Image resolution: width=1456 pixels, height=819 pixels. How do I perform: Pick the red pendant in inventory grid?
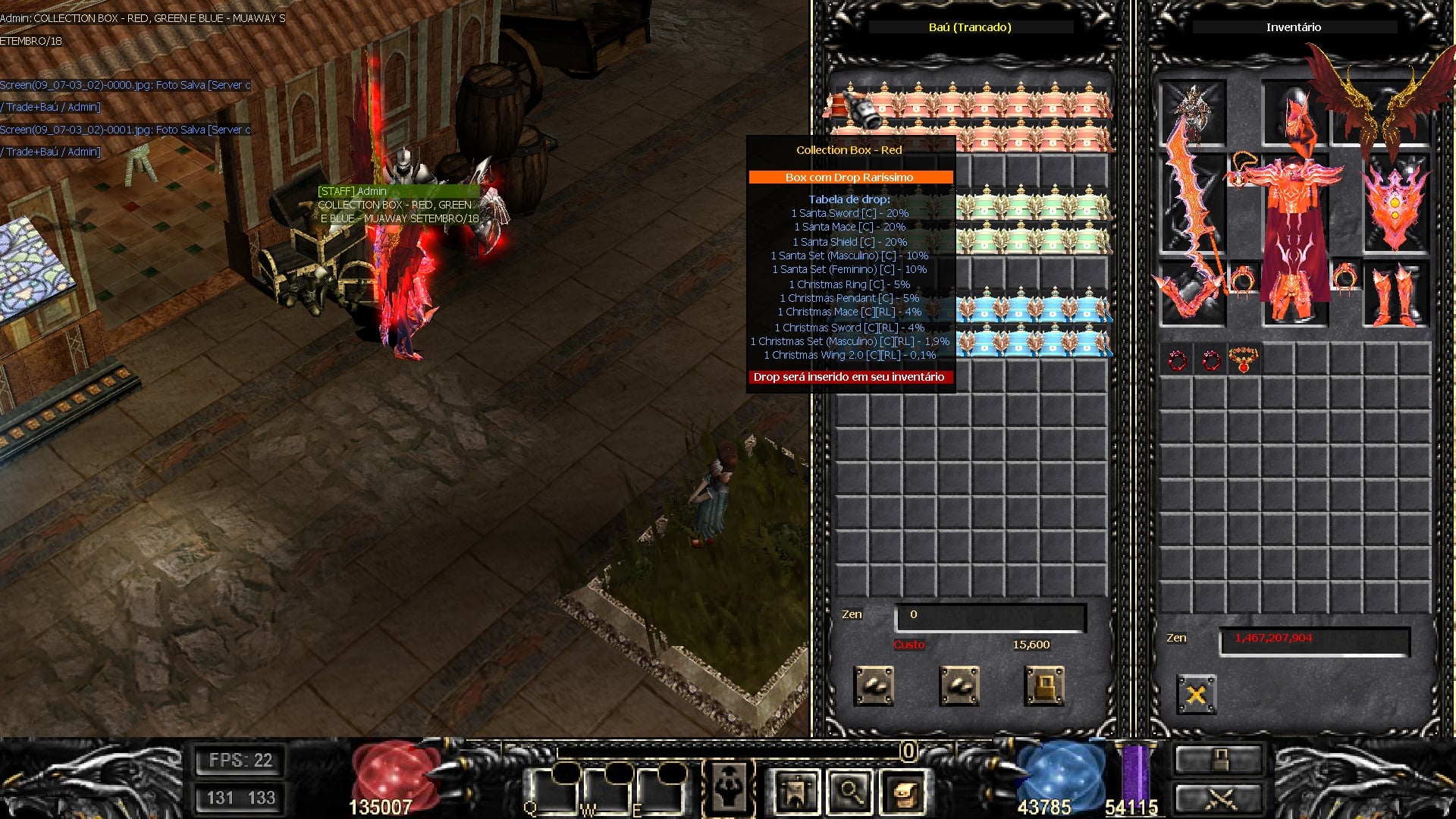click(x=1244, y=359)
